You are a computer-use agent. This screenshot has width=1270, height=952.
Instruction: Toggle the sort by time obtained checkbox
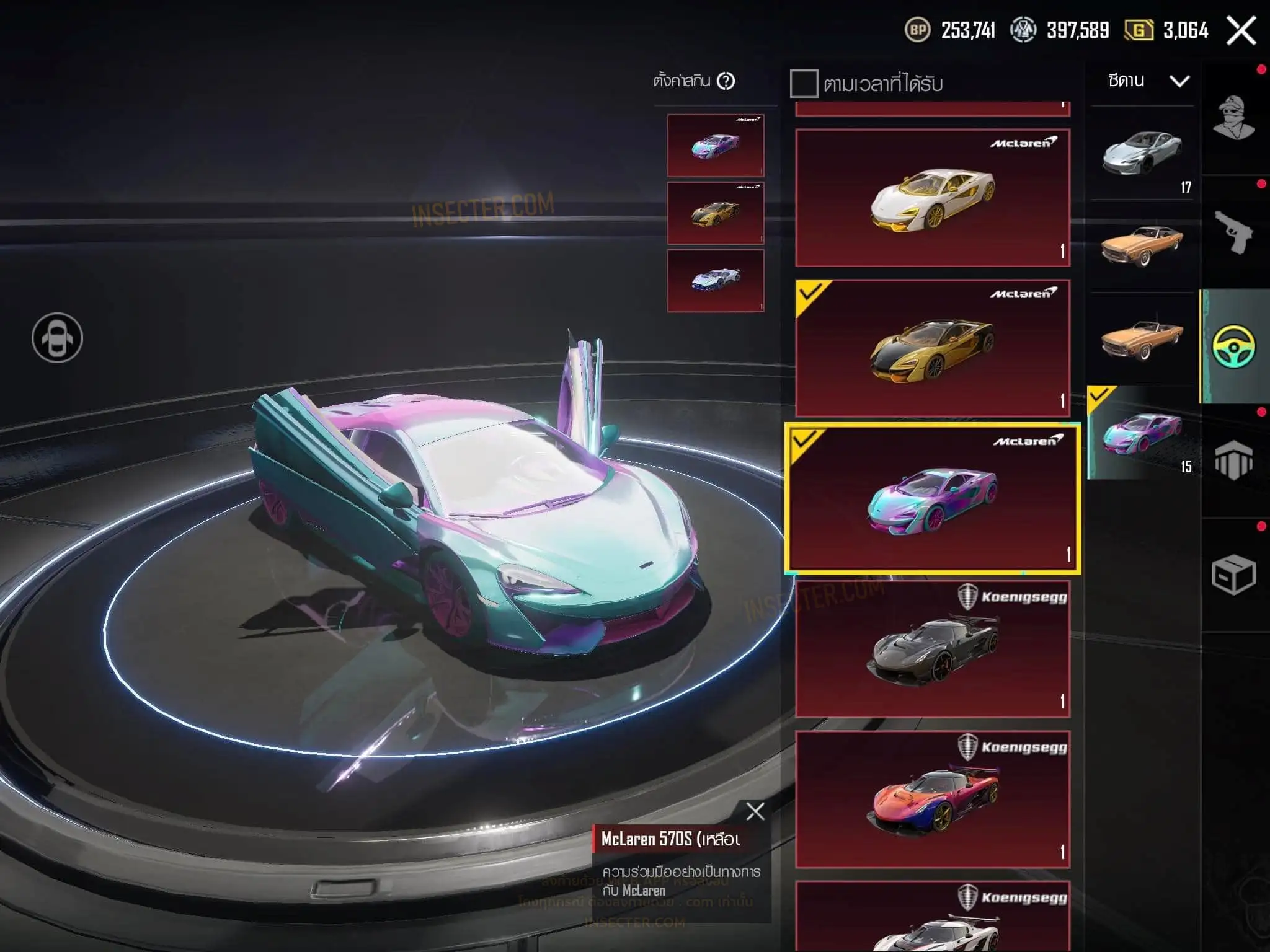point(804,84)
